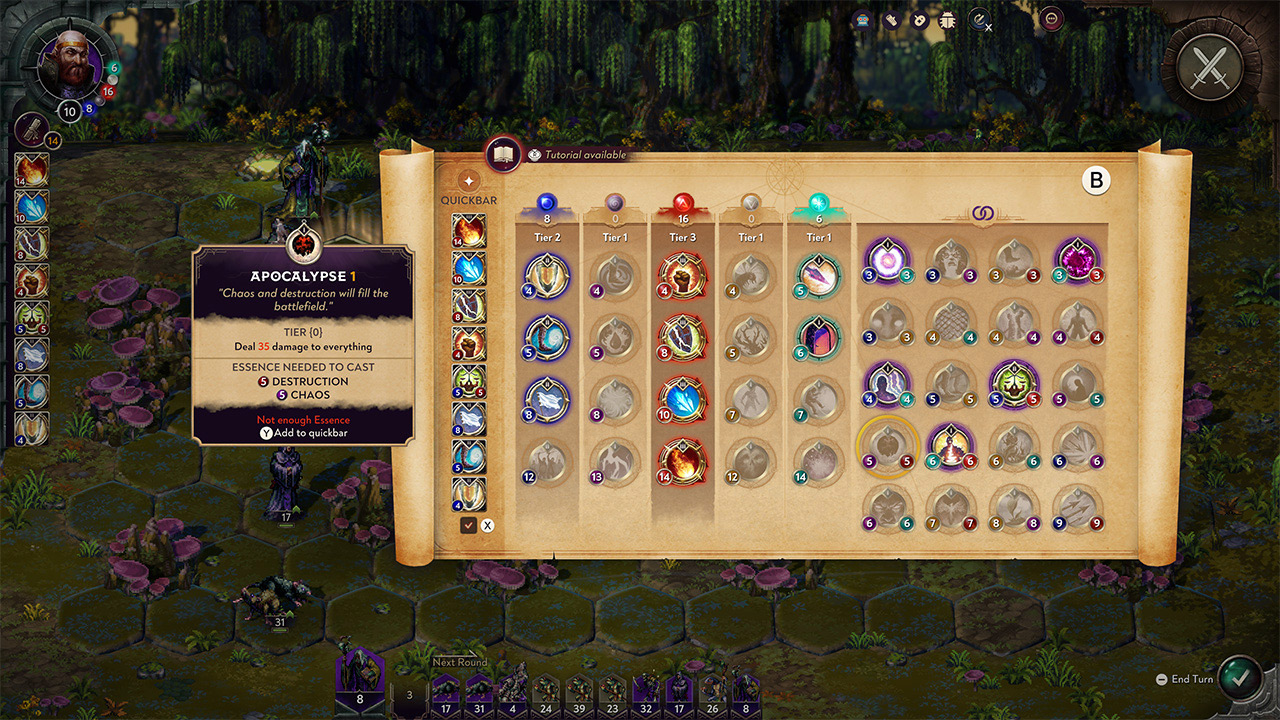Select the Tier 3 column tab
The width and height of the screenshot is (1280, 720).
[x=683, y=237]
